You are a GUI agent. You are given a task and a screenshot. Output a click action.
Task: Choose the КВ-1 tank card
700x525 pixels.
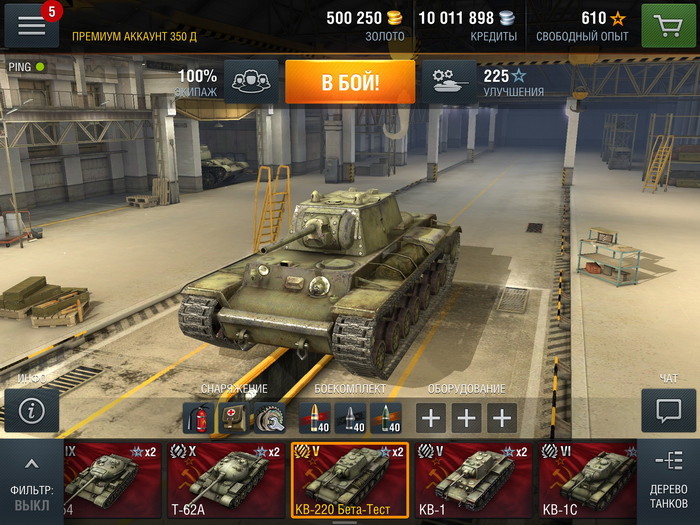tap(471, 480)
